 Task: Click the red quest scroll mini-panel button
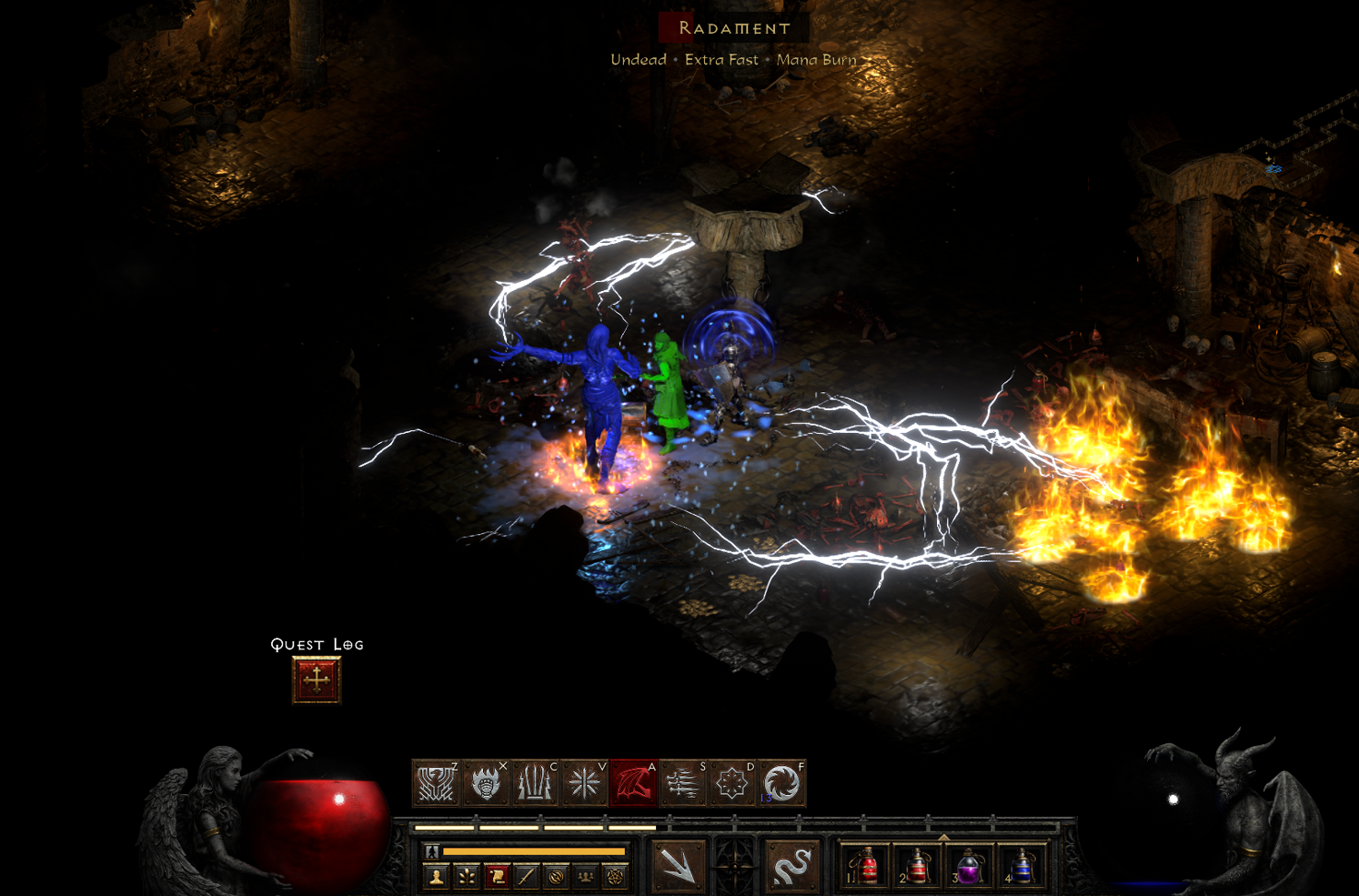[497, 877]
